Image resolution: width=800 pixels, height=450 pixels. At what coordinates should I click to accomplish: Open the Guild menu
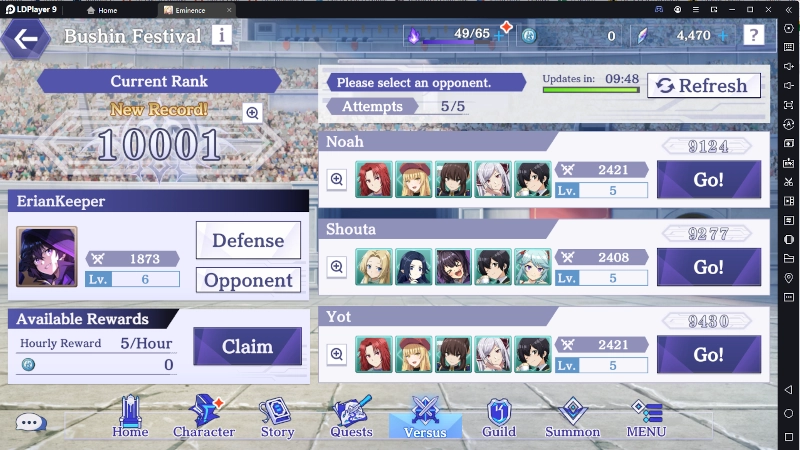click(x=499, y=418)
